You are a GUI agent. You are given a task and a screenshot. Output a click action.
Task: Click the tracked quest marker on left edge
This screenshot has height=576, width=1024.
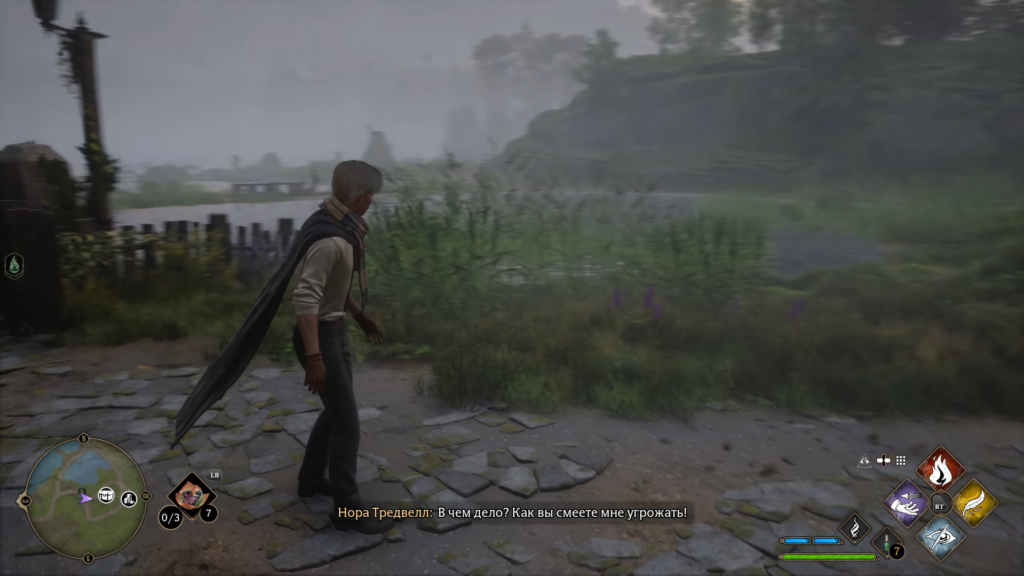click(14, 265)
